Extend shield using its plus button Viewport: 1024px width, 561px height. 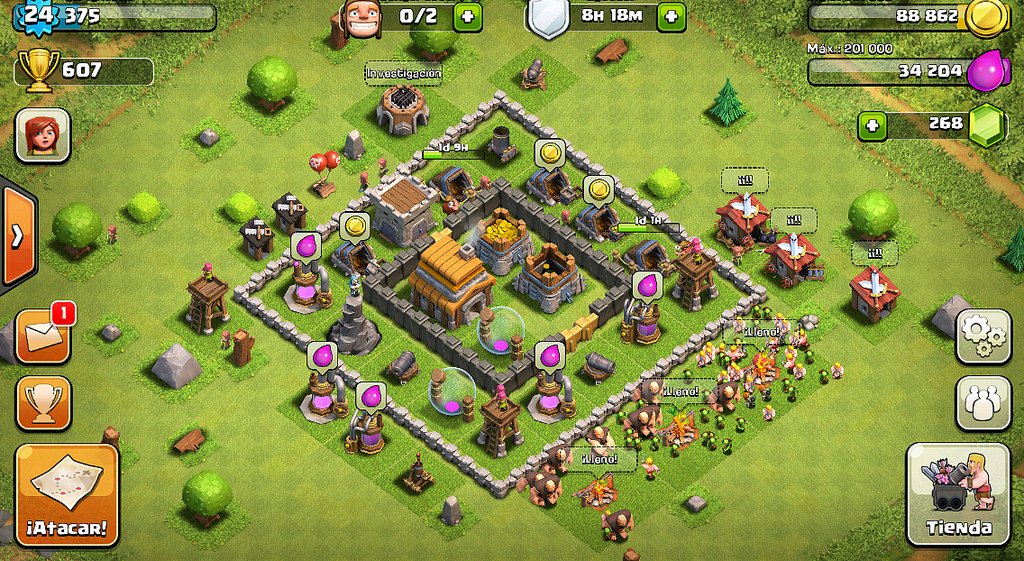671,16
